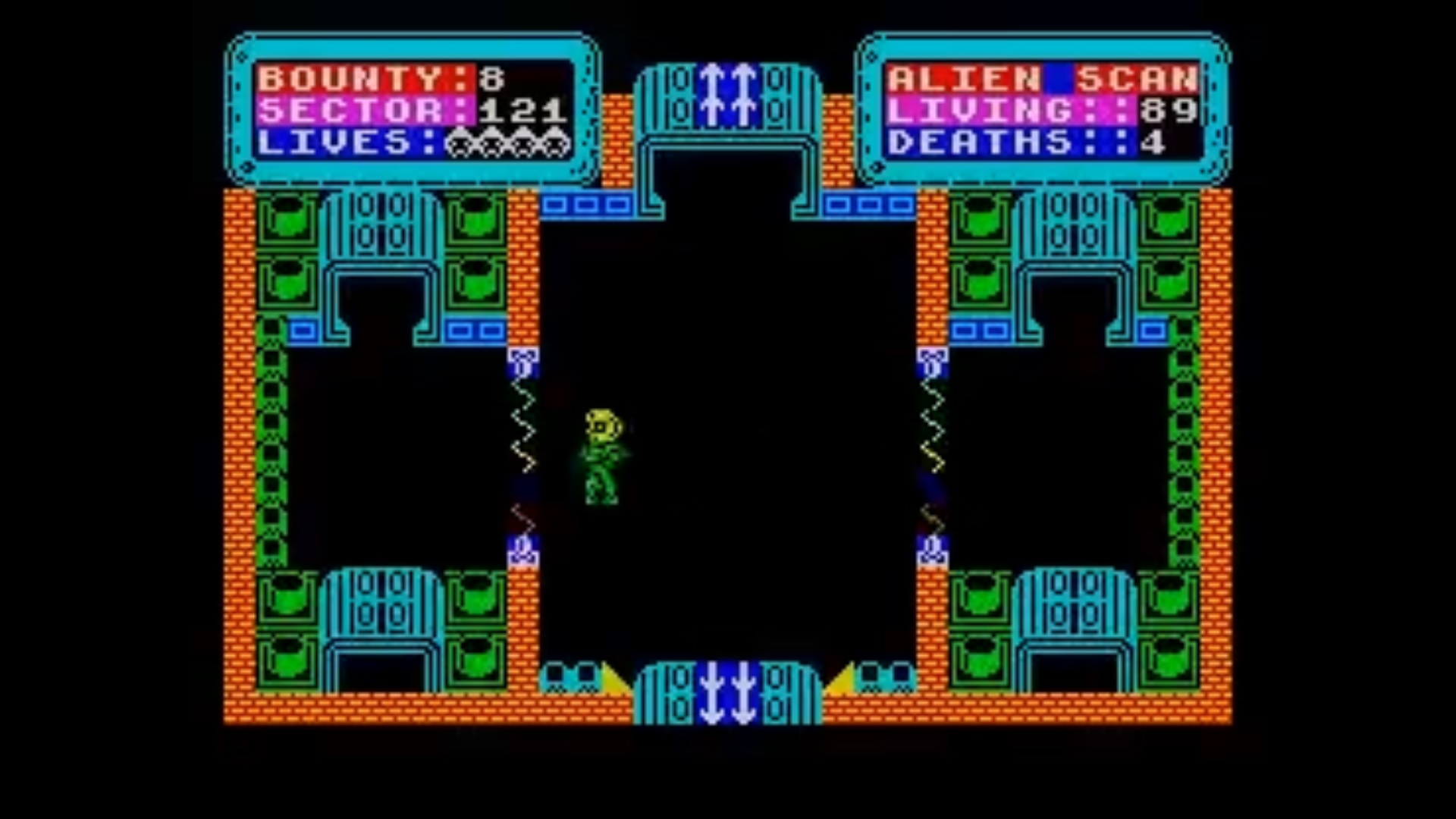Select the green player character sprite

pyautogui.click(x=603, y=455)
